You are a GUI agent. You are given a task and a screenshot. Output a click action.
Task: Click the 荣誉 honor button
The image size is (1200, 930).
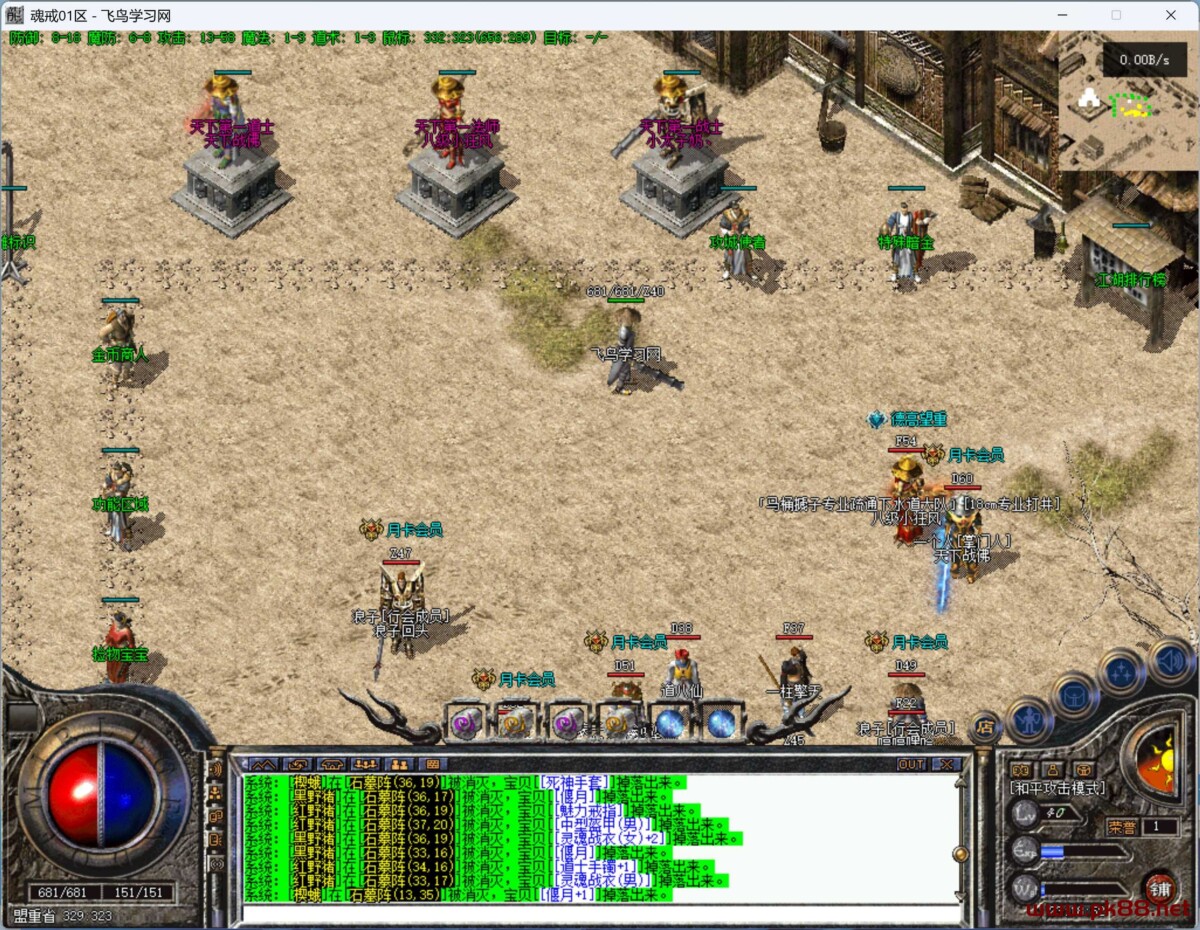click(1122, 827)
